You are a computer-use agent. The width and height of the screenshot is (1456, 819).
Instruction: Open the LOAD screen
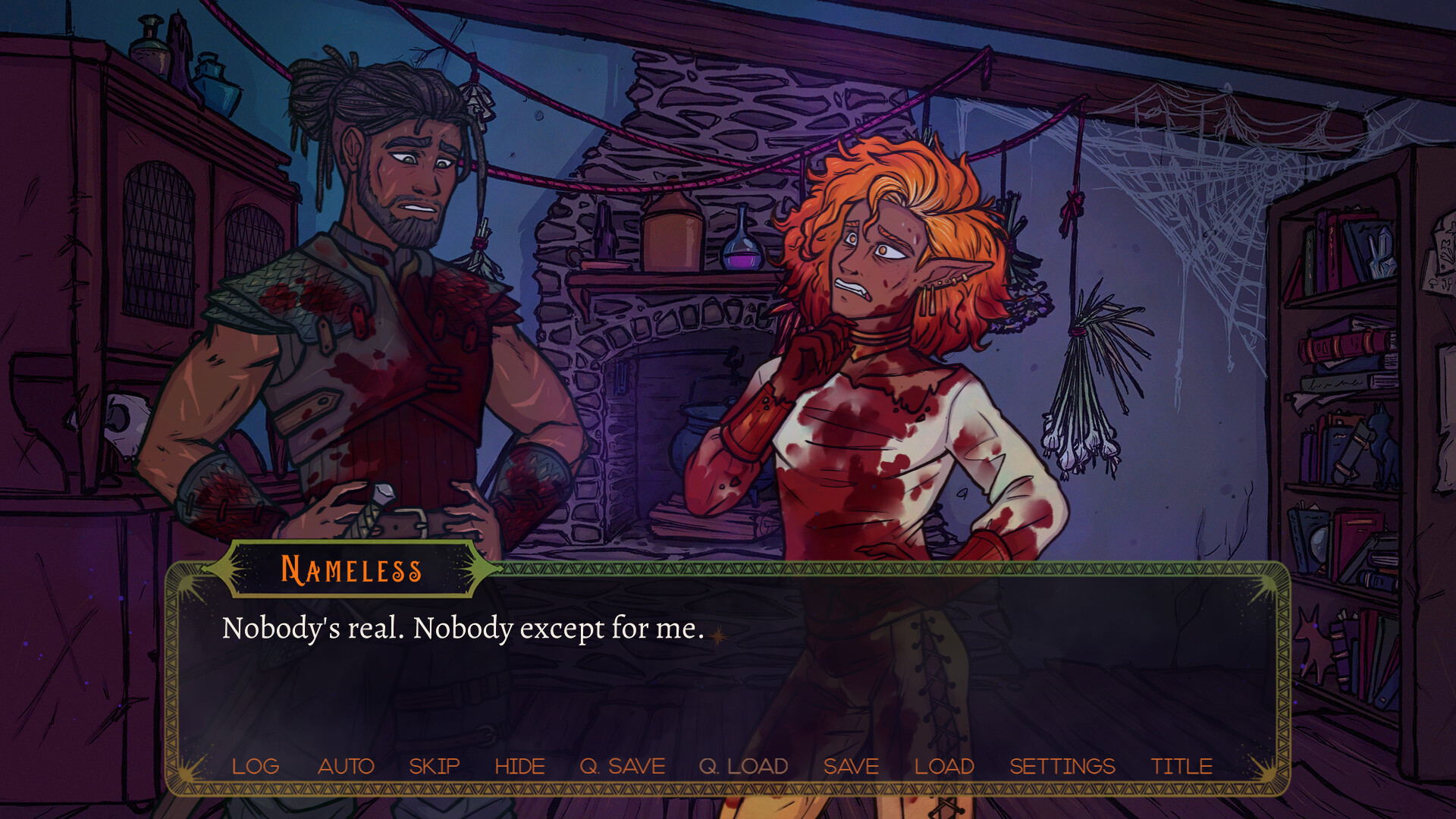(945, 766)
